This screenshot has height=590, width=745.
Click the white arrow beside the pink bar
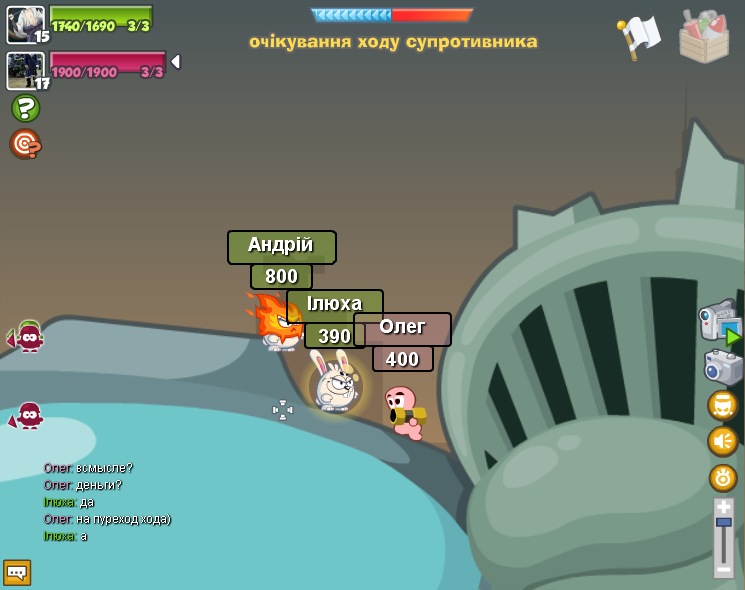pyautogui.click(x=175, y=62)
